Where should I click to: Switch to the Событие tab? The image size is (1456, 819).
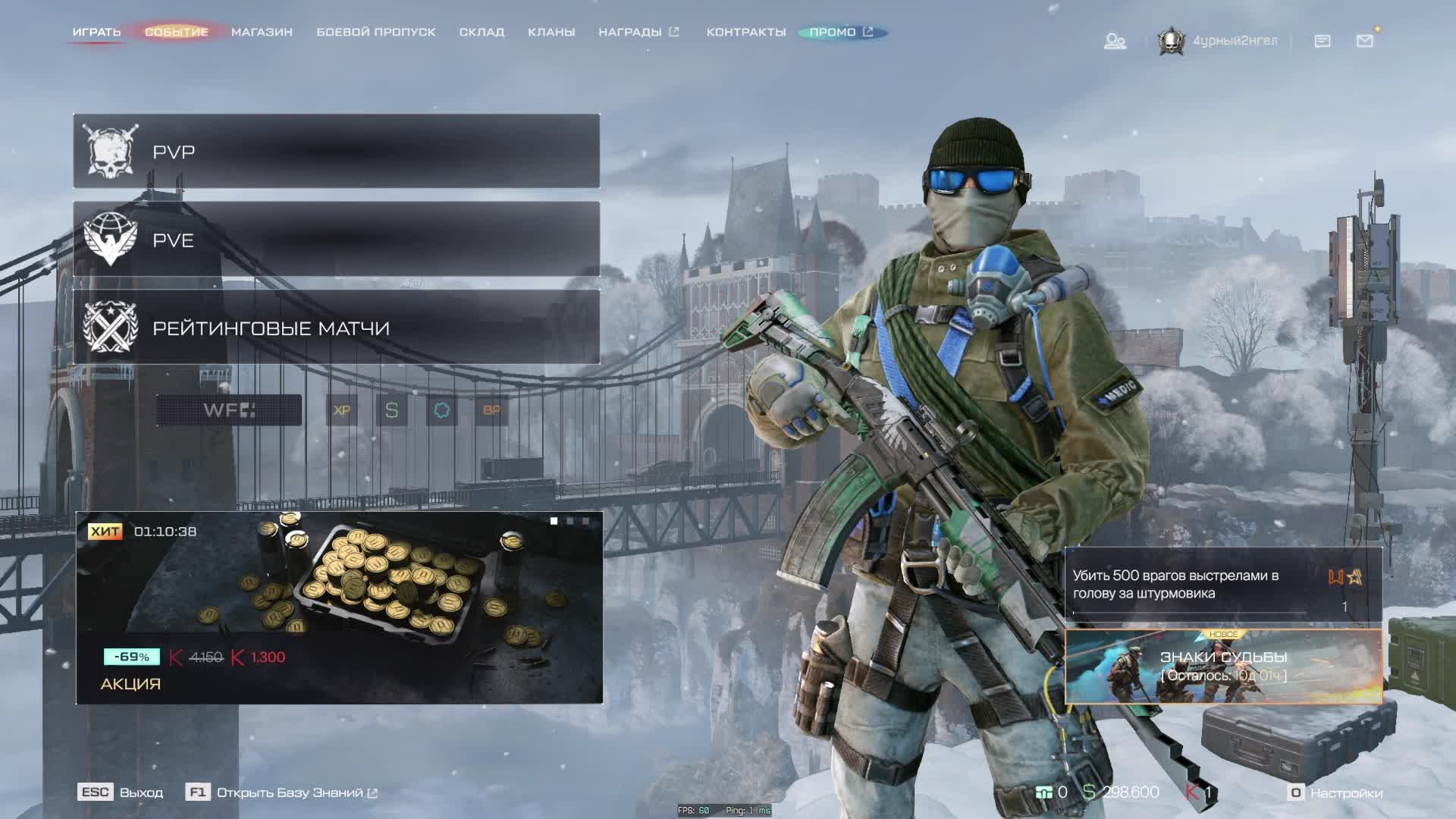point(176,32)
